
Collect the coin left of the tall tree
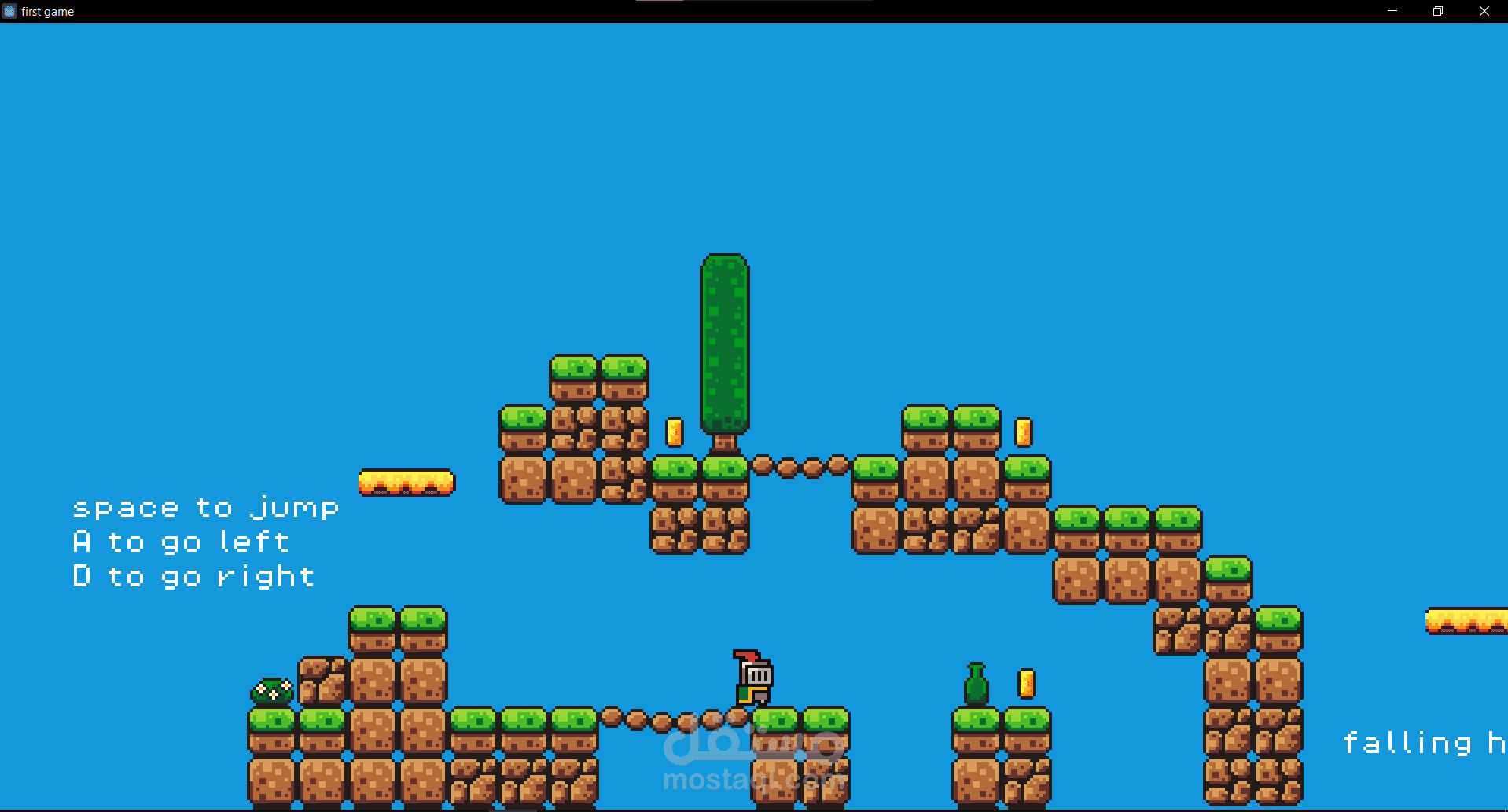coord(674,432)
